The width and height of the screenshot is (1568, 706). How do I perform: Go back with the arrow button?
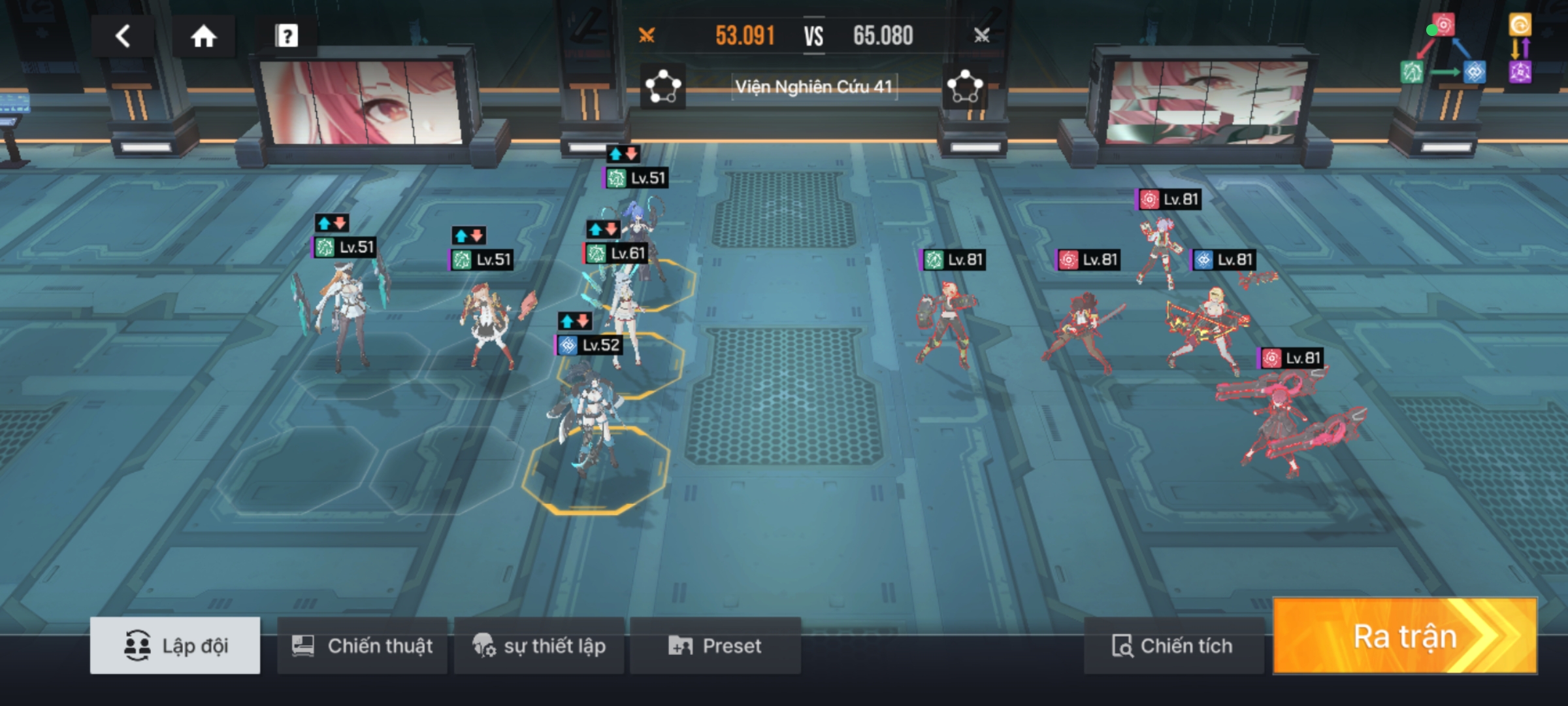[123, 36]
